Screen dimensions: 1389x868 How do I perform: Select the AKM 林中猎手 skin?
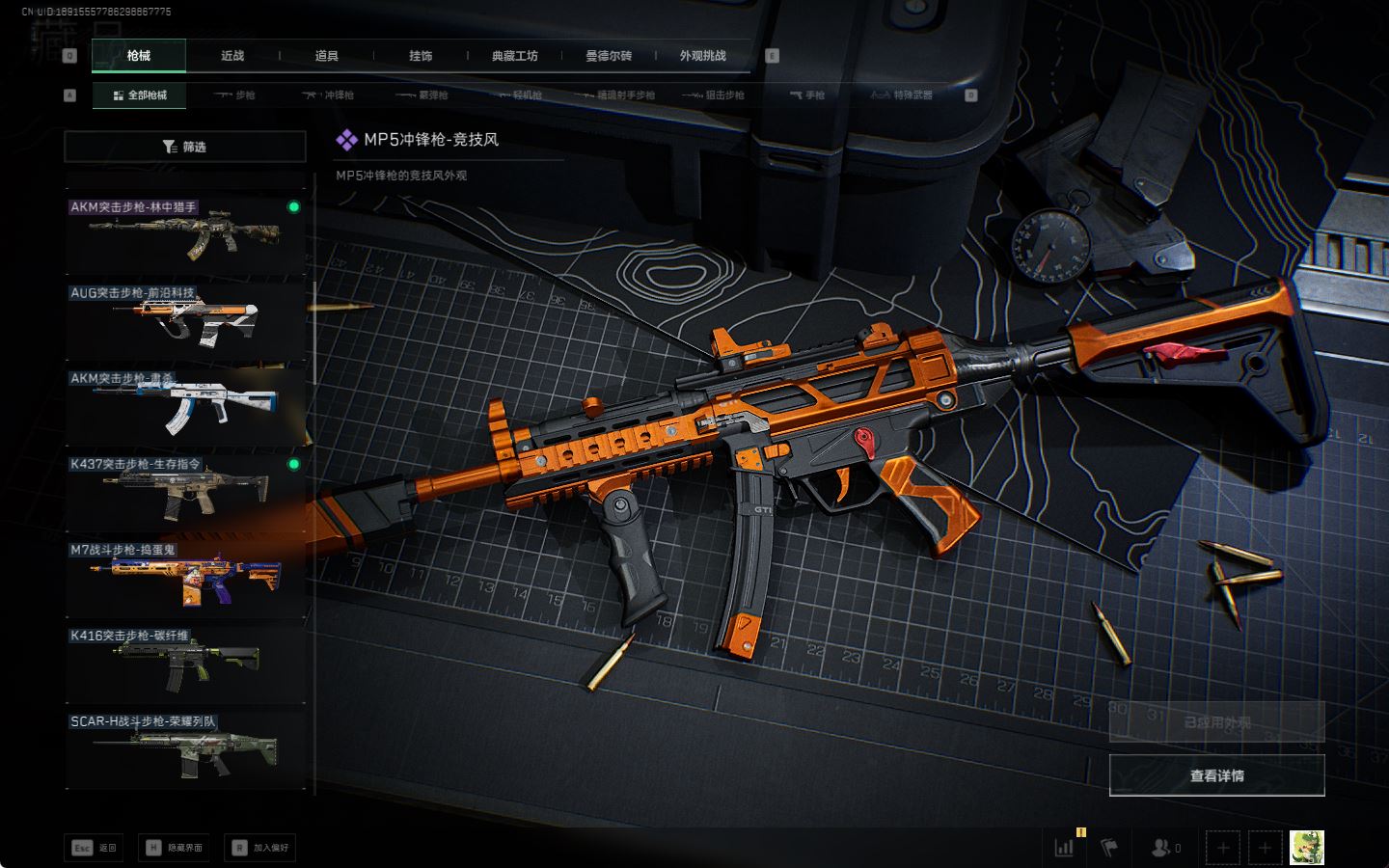[x=184, y=232]
